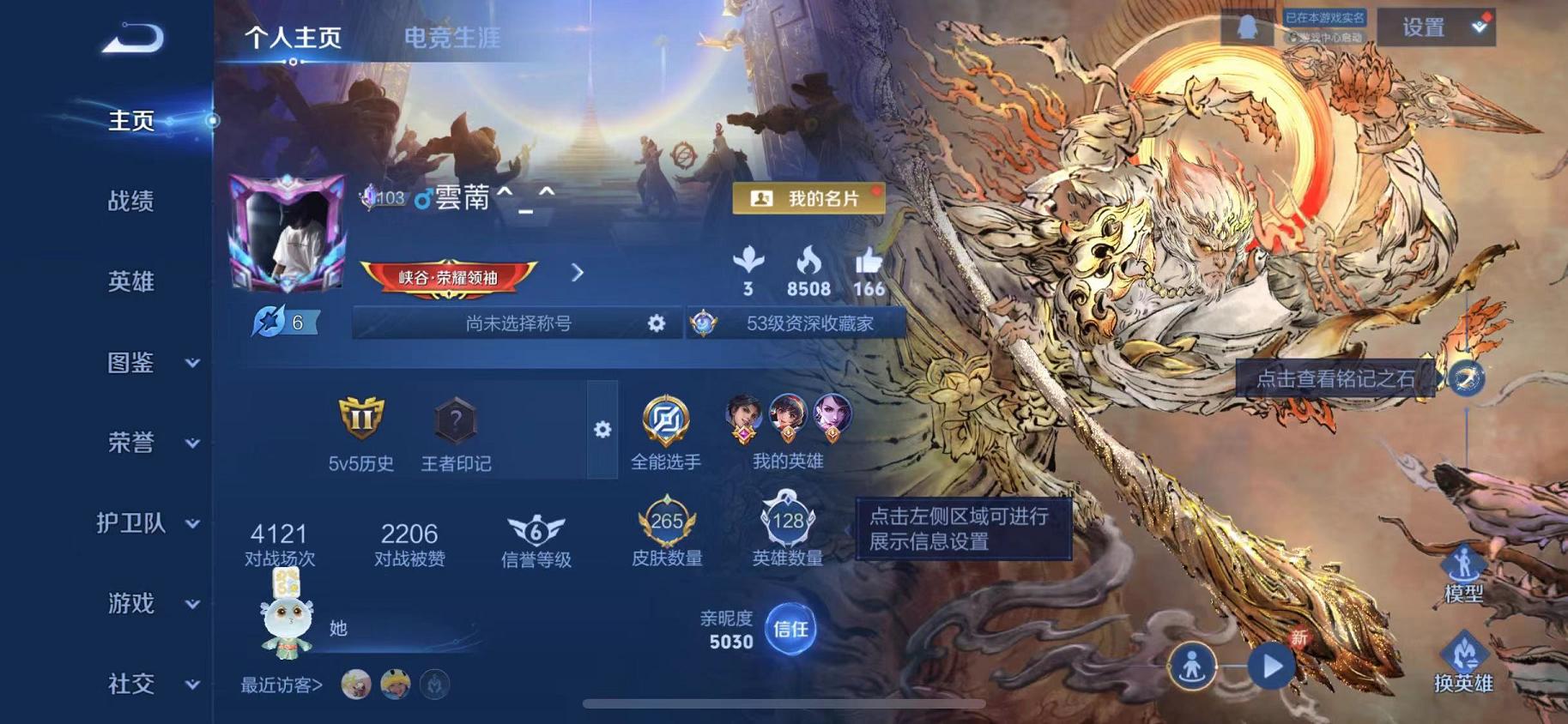The image size is (1568, 724).
Task: Open the 峡谷·荣耀领袖 title details arrow
Action: tap(576, 272)
